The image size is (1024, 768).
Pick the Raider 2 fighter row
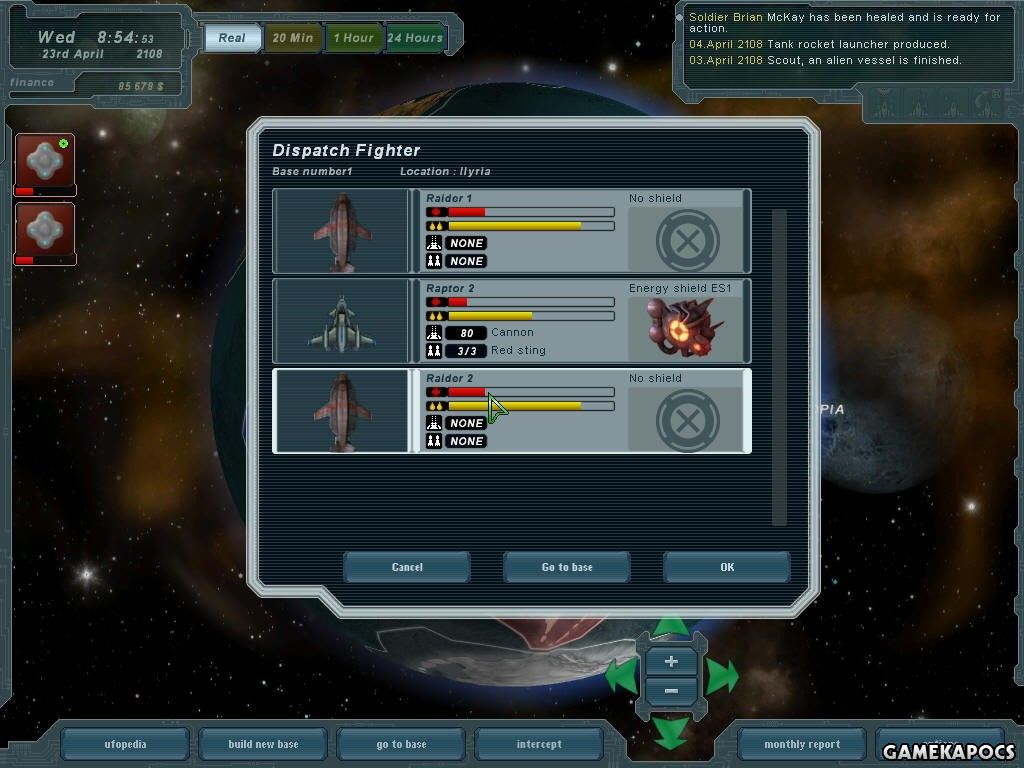(x=512, y=411)
